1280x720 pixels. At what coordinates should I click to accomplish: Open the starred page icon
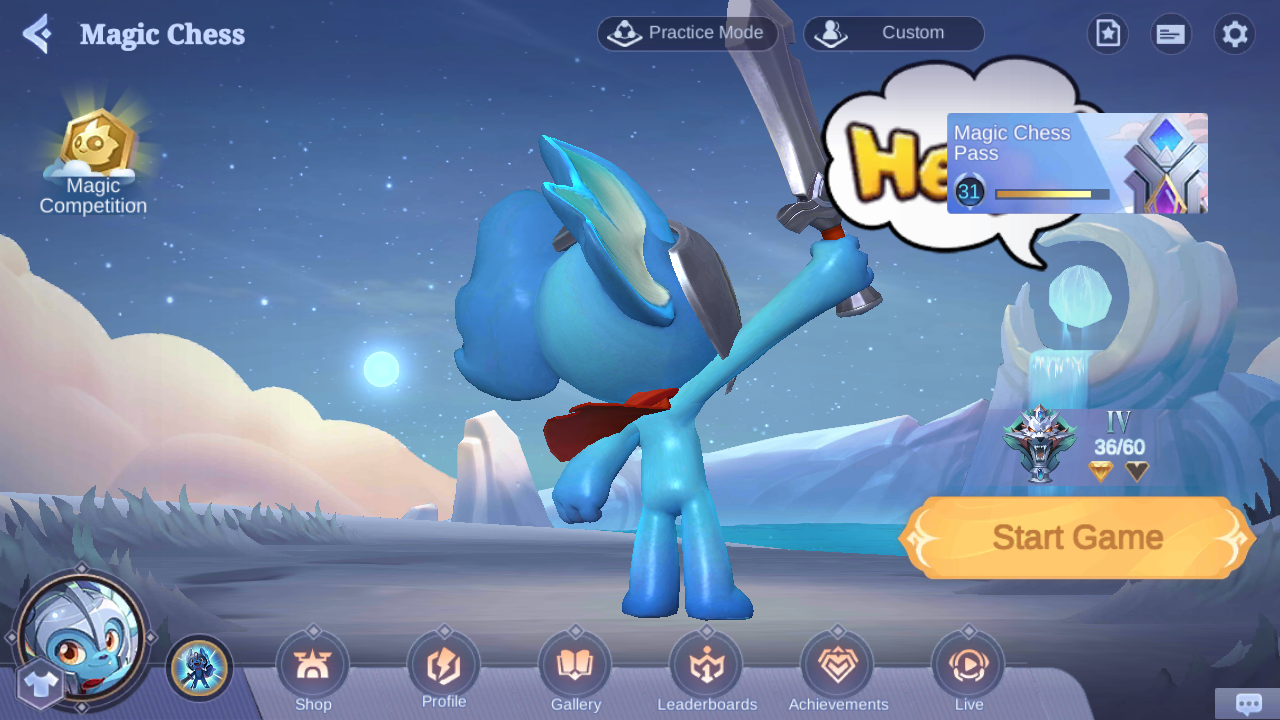1107,34
